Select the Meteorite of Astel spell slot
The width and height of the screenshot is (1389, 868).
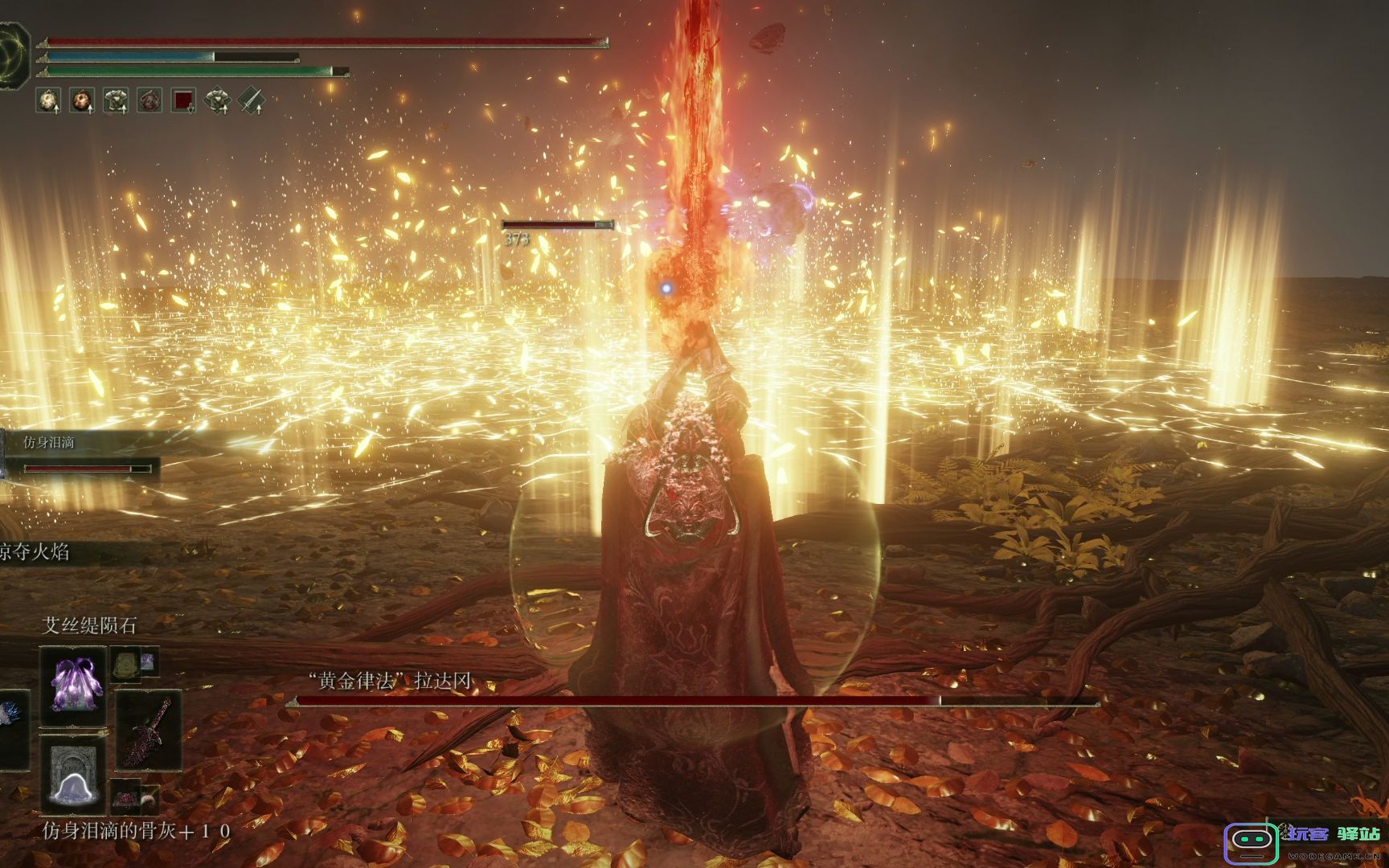pyautogui.click(x=73, y=682)
